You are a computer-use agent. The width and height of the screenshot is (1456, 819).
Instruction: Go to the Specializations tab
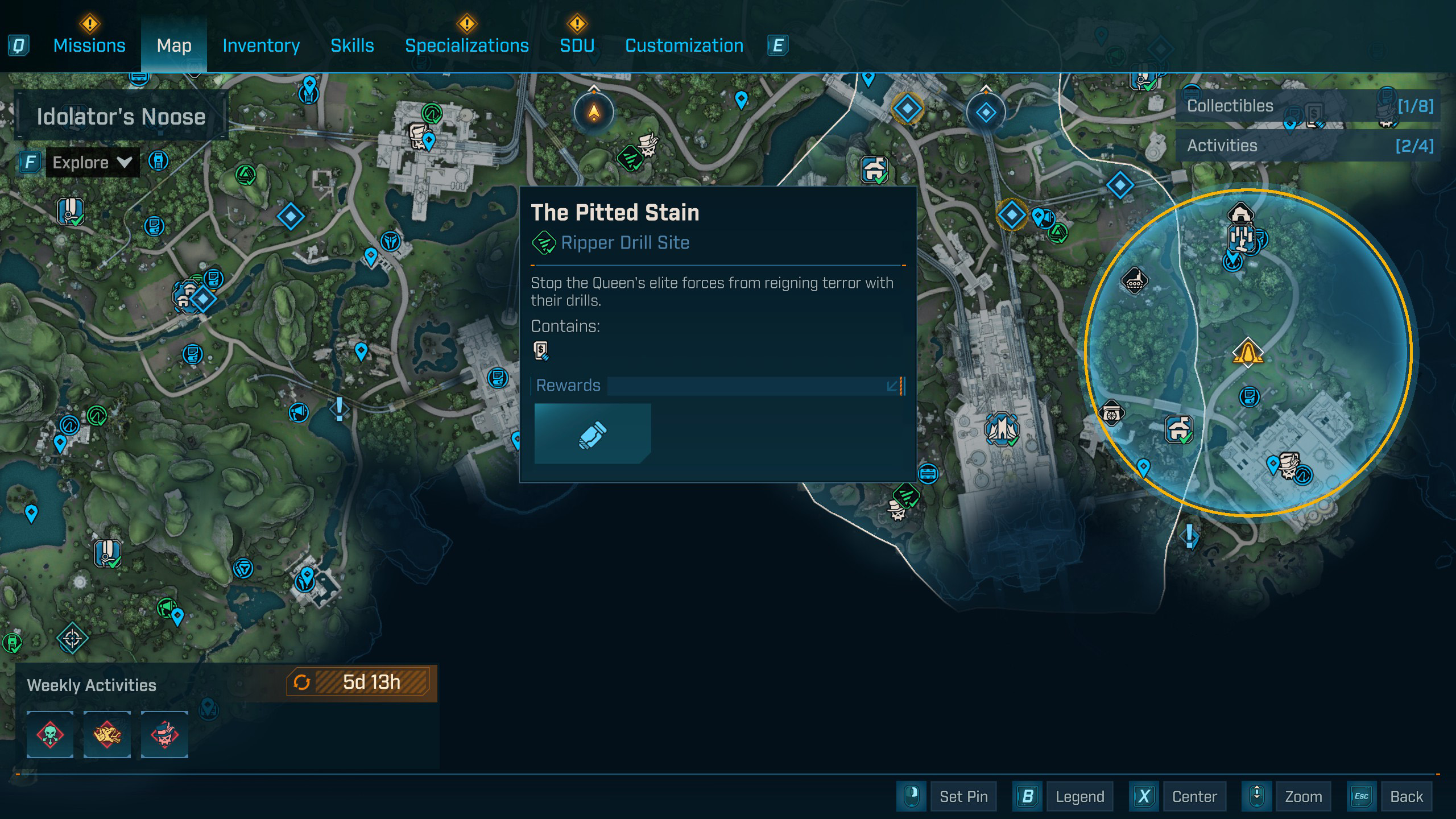pos(466,45)
